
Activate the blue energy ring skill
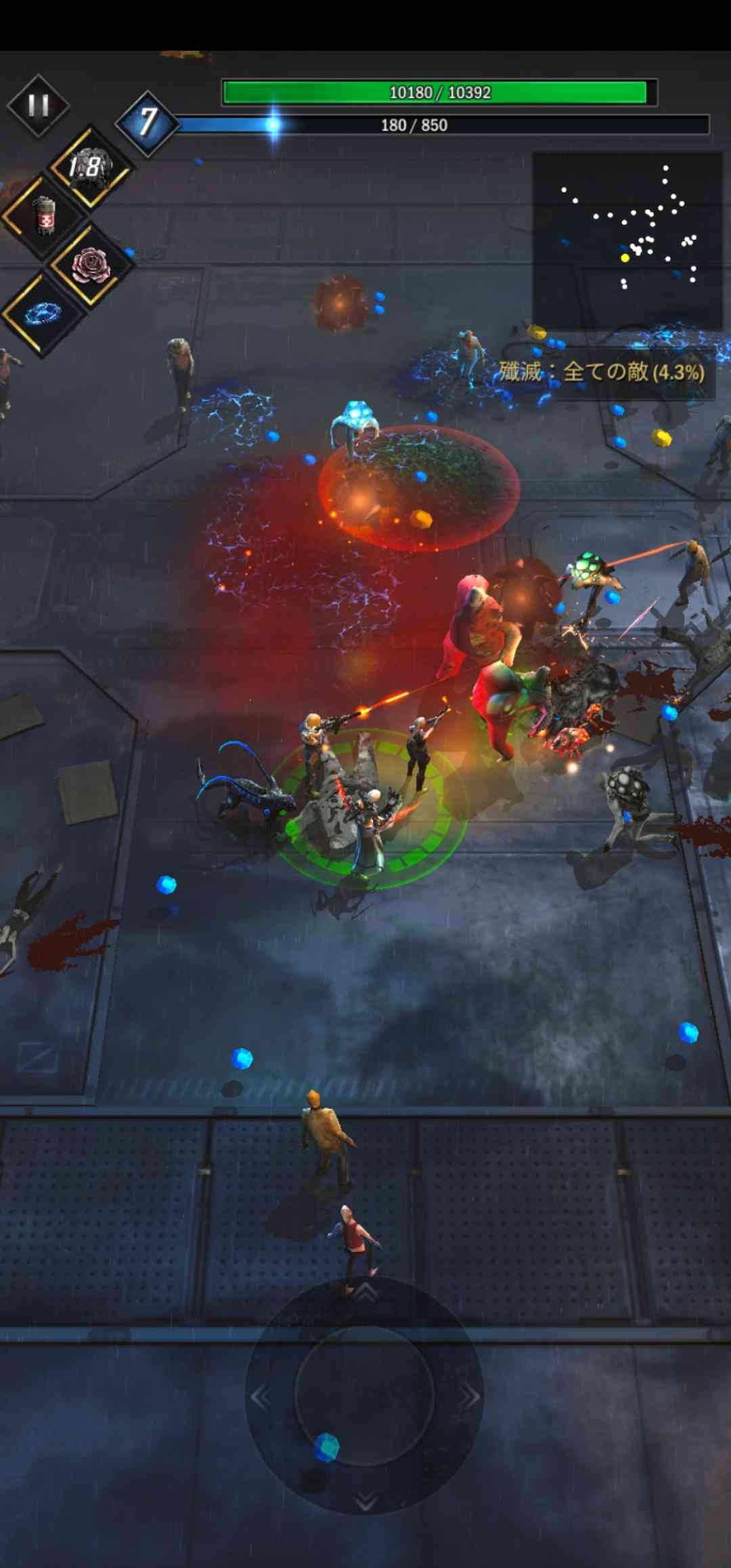(x=43, y=313)
